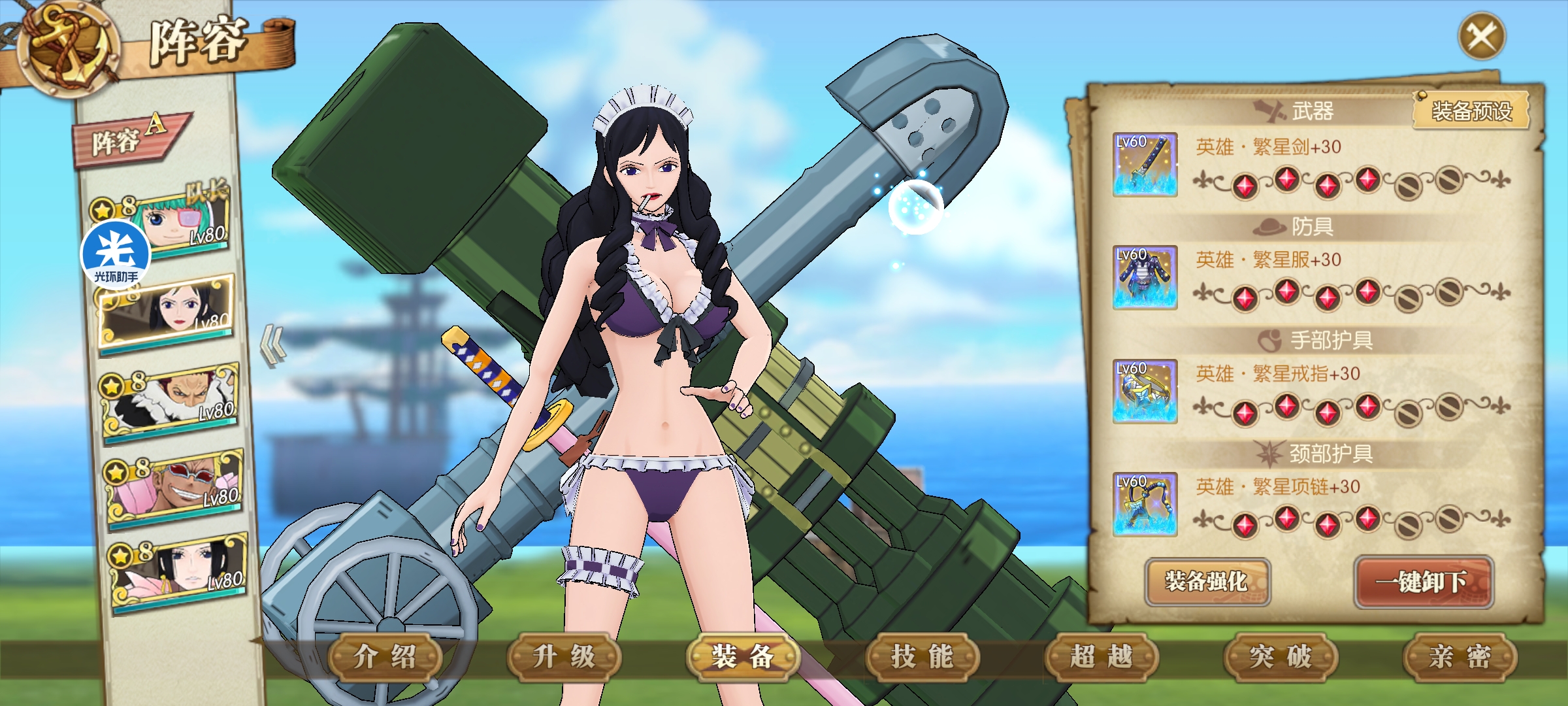This screenshot has height=706, width=1568.
Task: Select the 繁星服 armor slot
Action: pyautogui.click(x=1145, y=277)
